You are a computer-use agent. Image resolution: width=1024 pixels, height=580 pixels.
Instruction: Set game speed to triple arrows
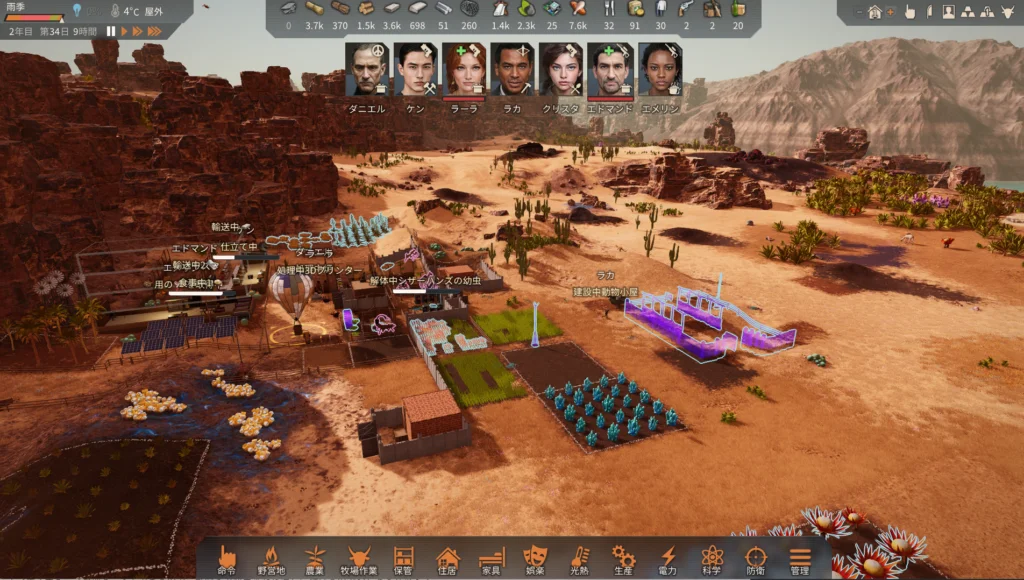click(x=155, y=31)
